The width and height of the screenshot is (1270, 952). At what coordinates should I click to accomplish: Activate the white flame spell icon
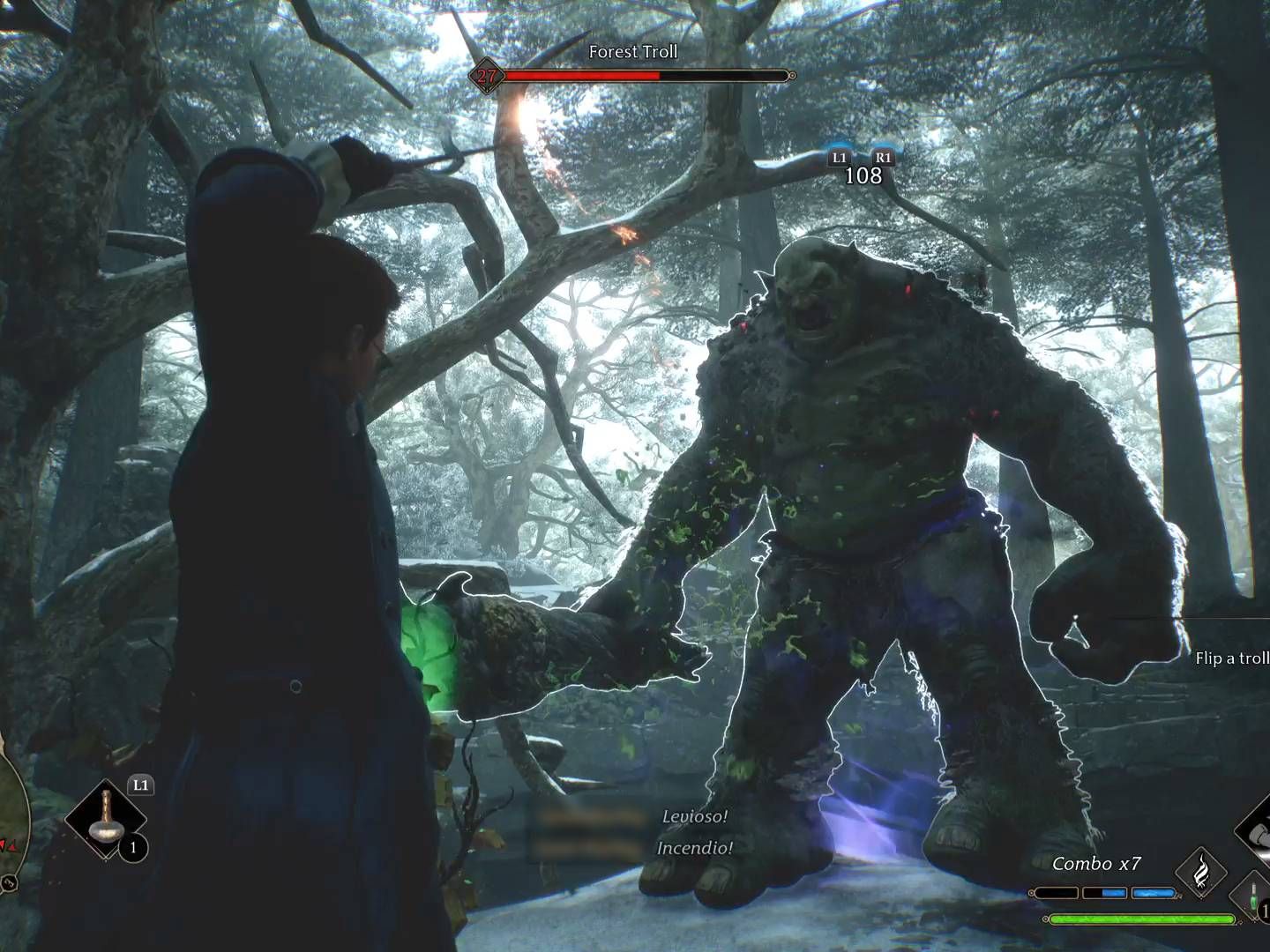click(1200, 873)
